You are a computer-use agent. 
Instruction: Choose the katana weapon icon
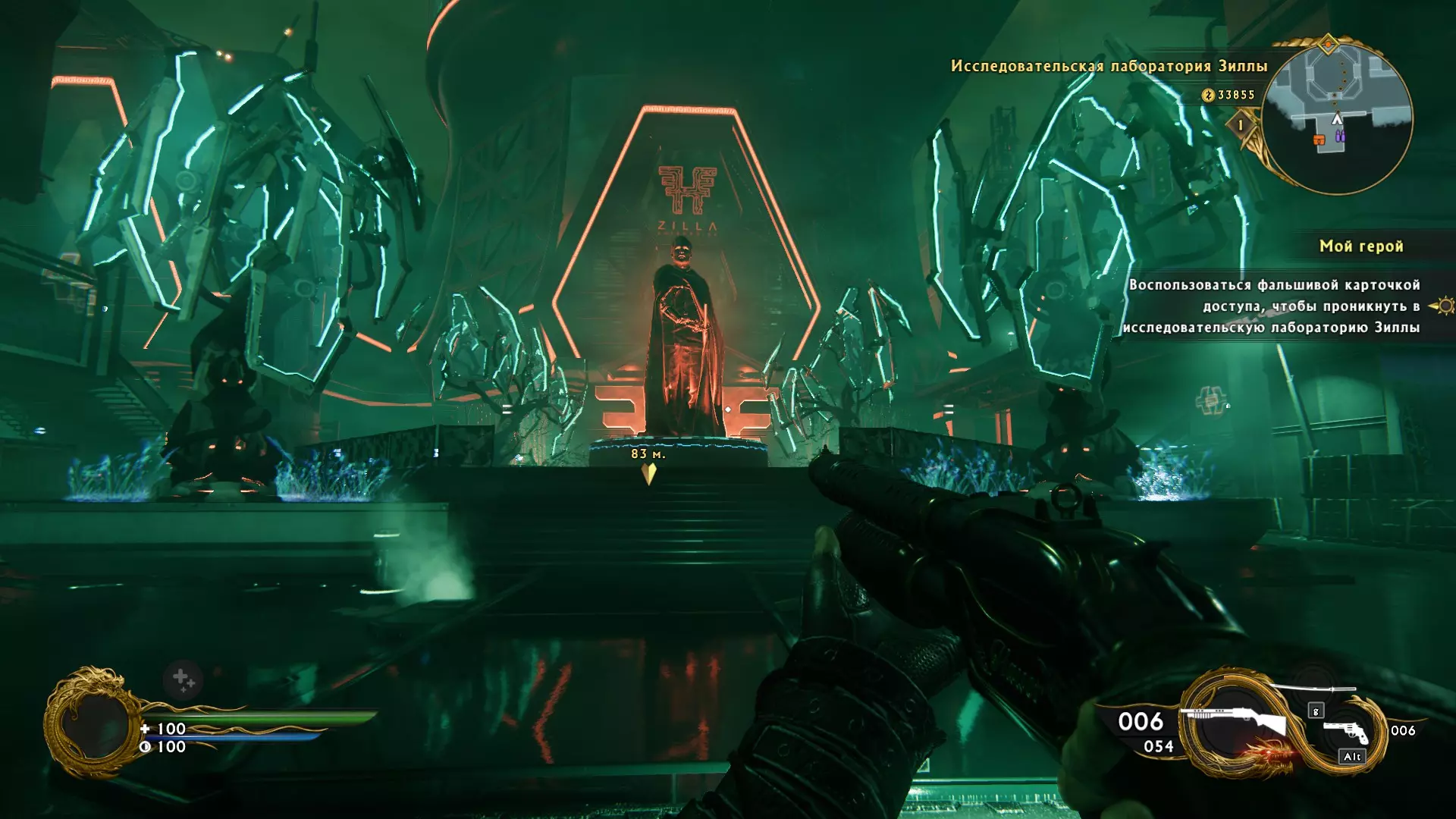[x=1312, y=689]
